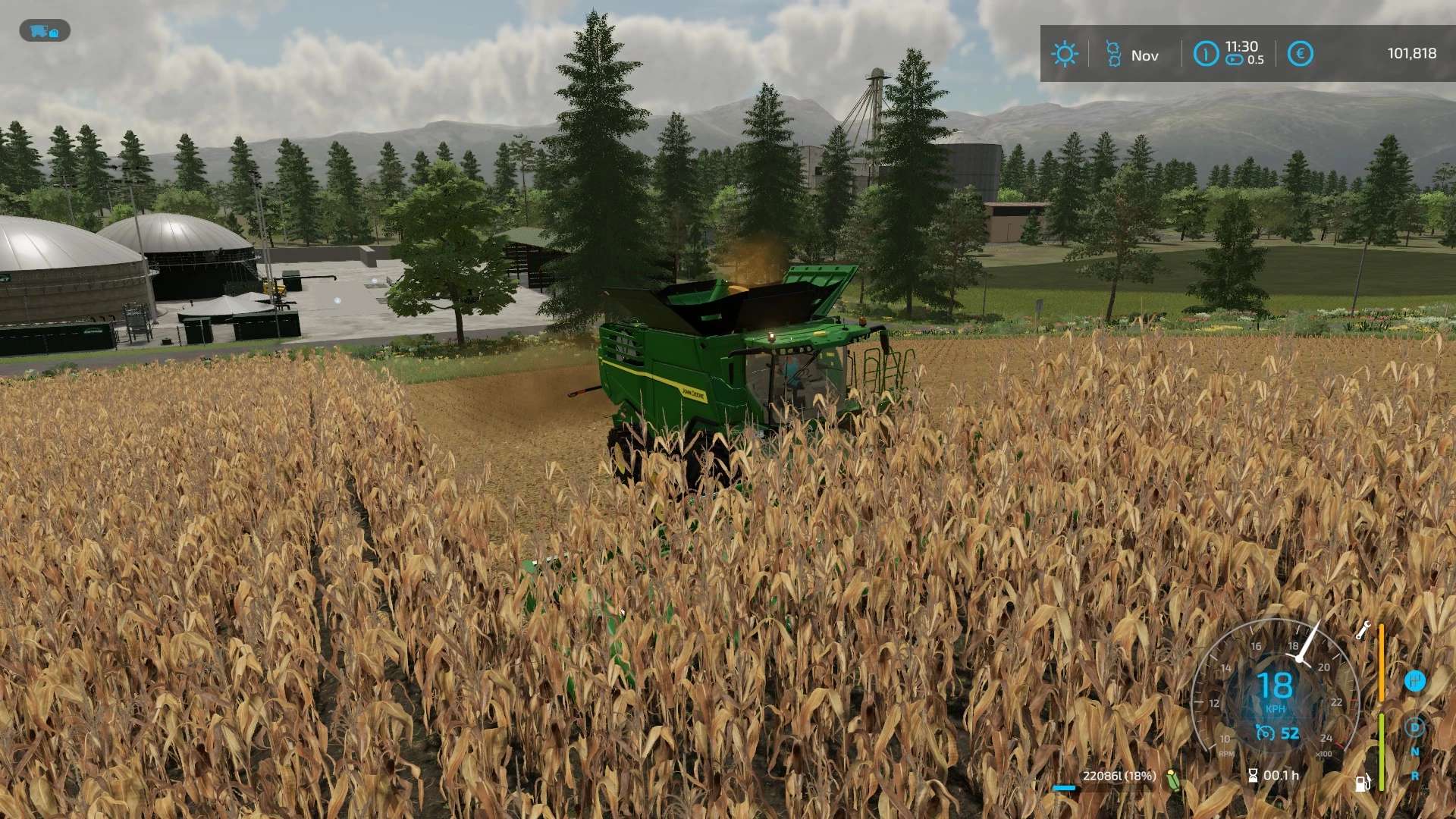Click the blue clock icon
The width and height of the screenshot is (1456, 819).
click(1206, 54)
